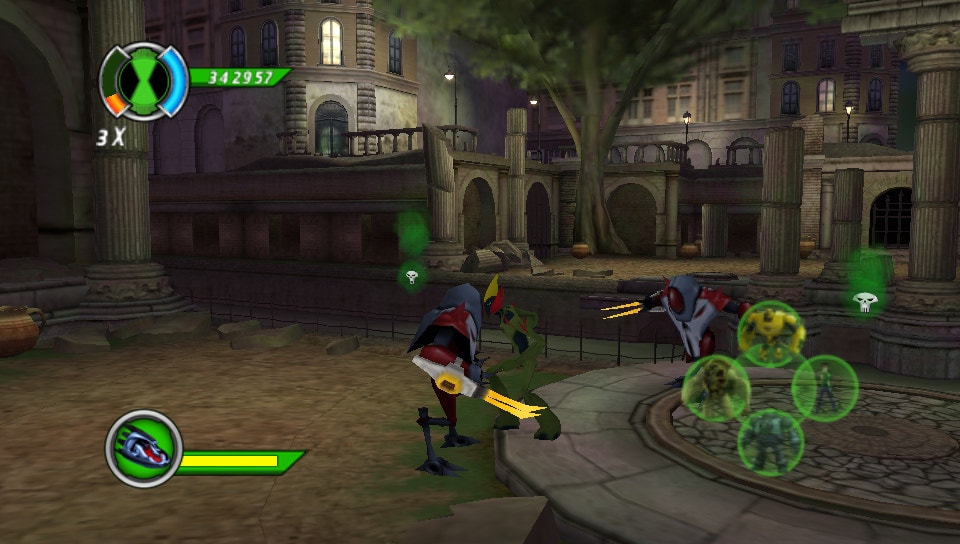Image resolution: width=960 pixels, height=544 pixels.
Task: Click the Omnitrix hourglass emblem
Action: [x=145, y=79]
